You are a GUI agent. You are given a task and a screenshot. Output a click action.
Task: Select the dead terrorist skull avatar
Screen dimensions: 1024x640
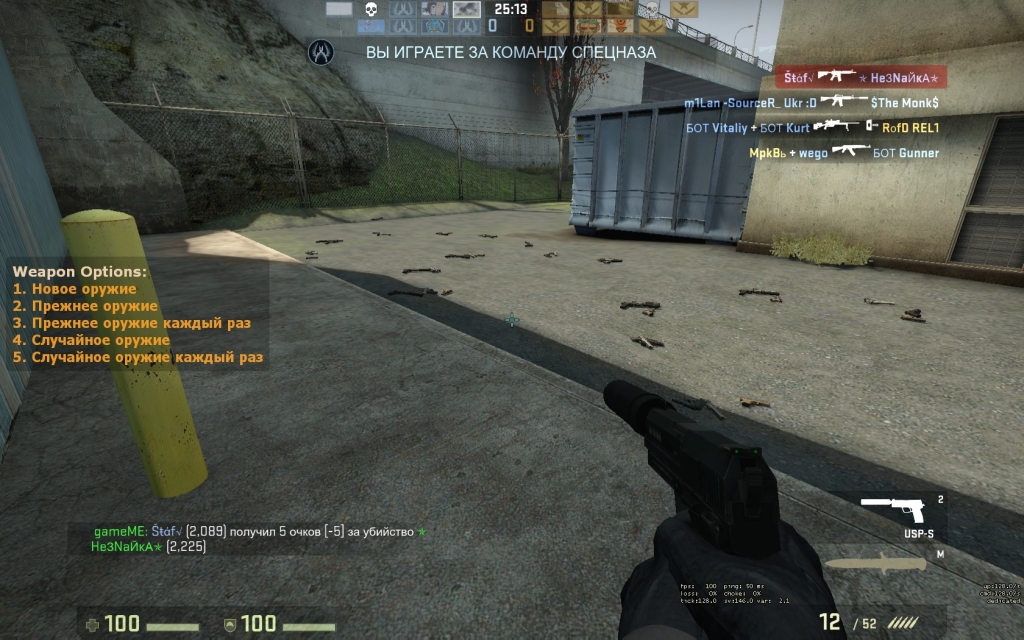click(651, 10)
